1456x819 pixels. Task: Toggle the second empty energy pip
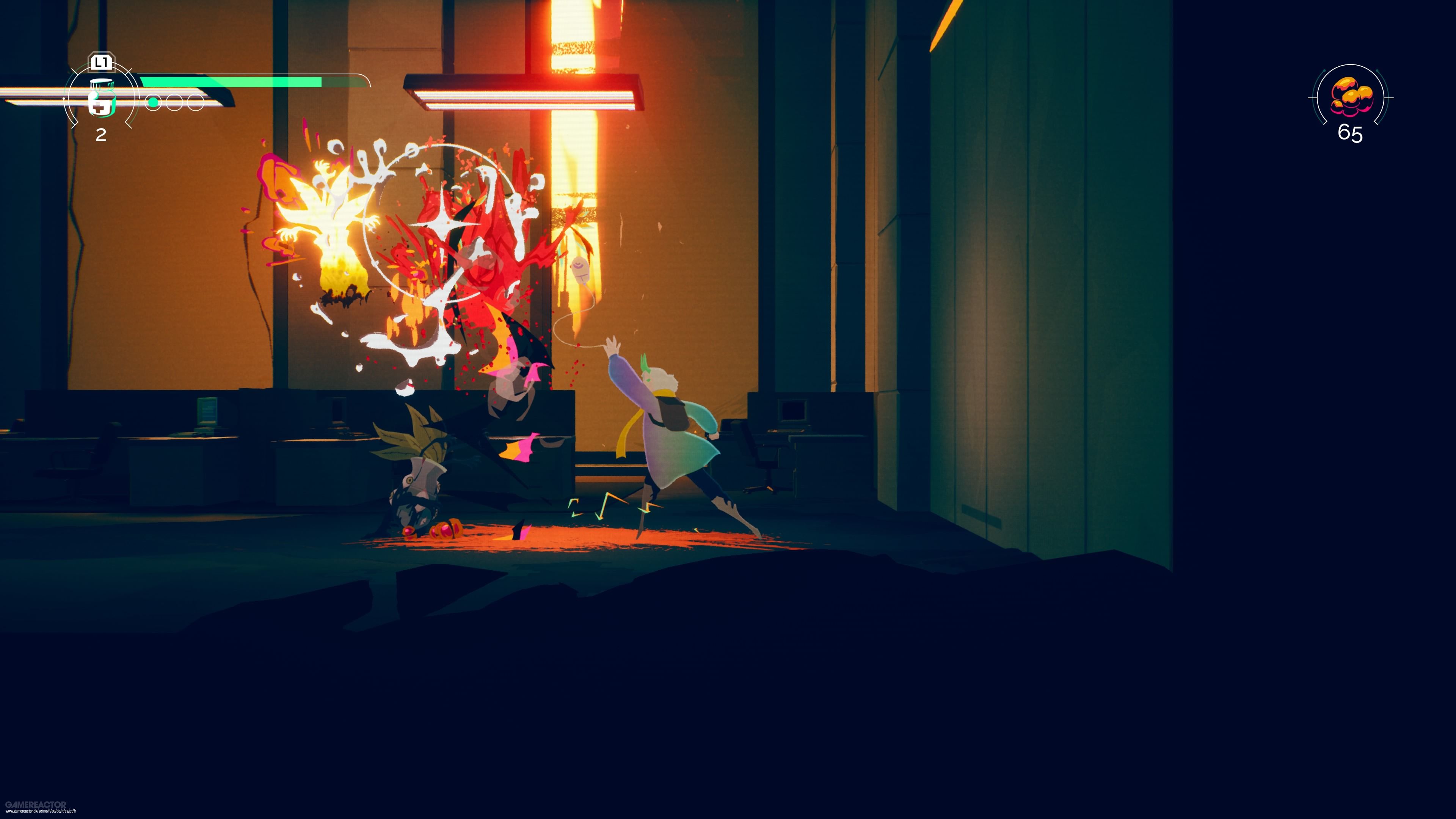[x=174, y=102]
